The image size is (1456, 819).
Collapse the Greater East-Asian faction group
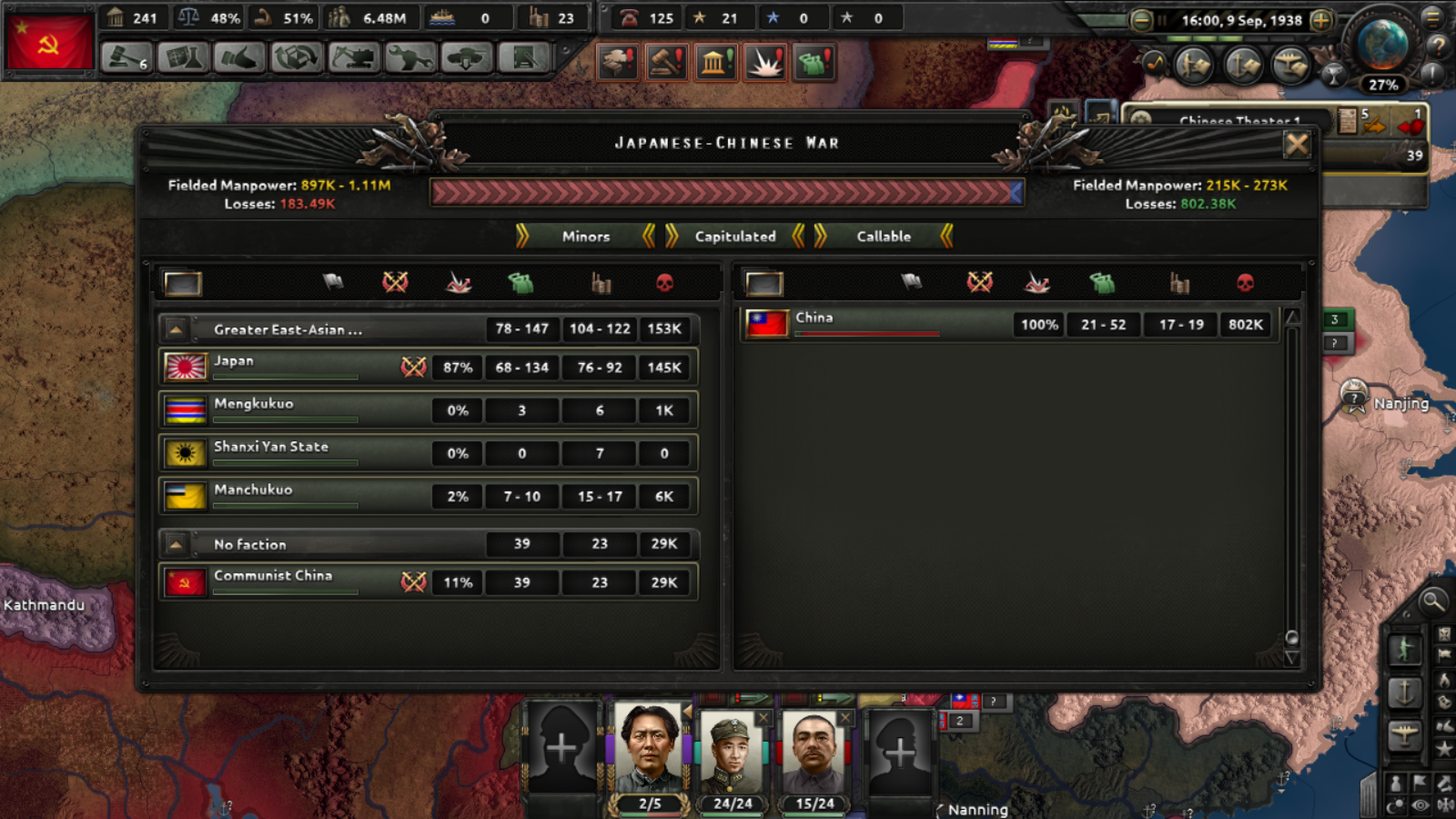pos(175,329)
